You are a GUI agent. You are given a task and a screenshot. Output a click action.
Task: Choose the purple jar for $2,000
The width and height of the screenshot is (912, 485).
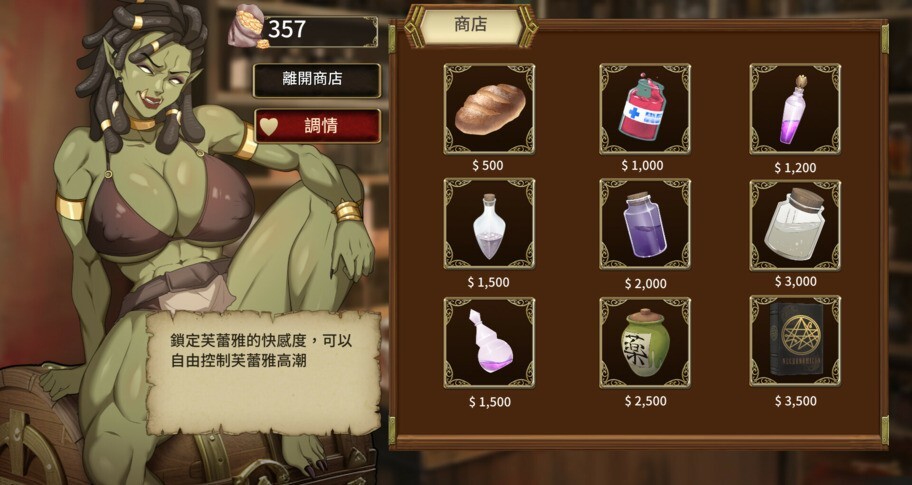[x=644, y=225]
